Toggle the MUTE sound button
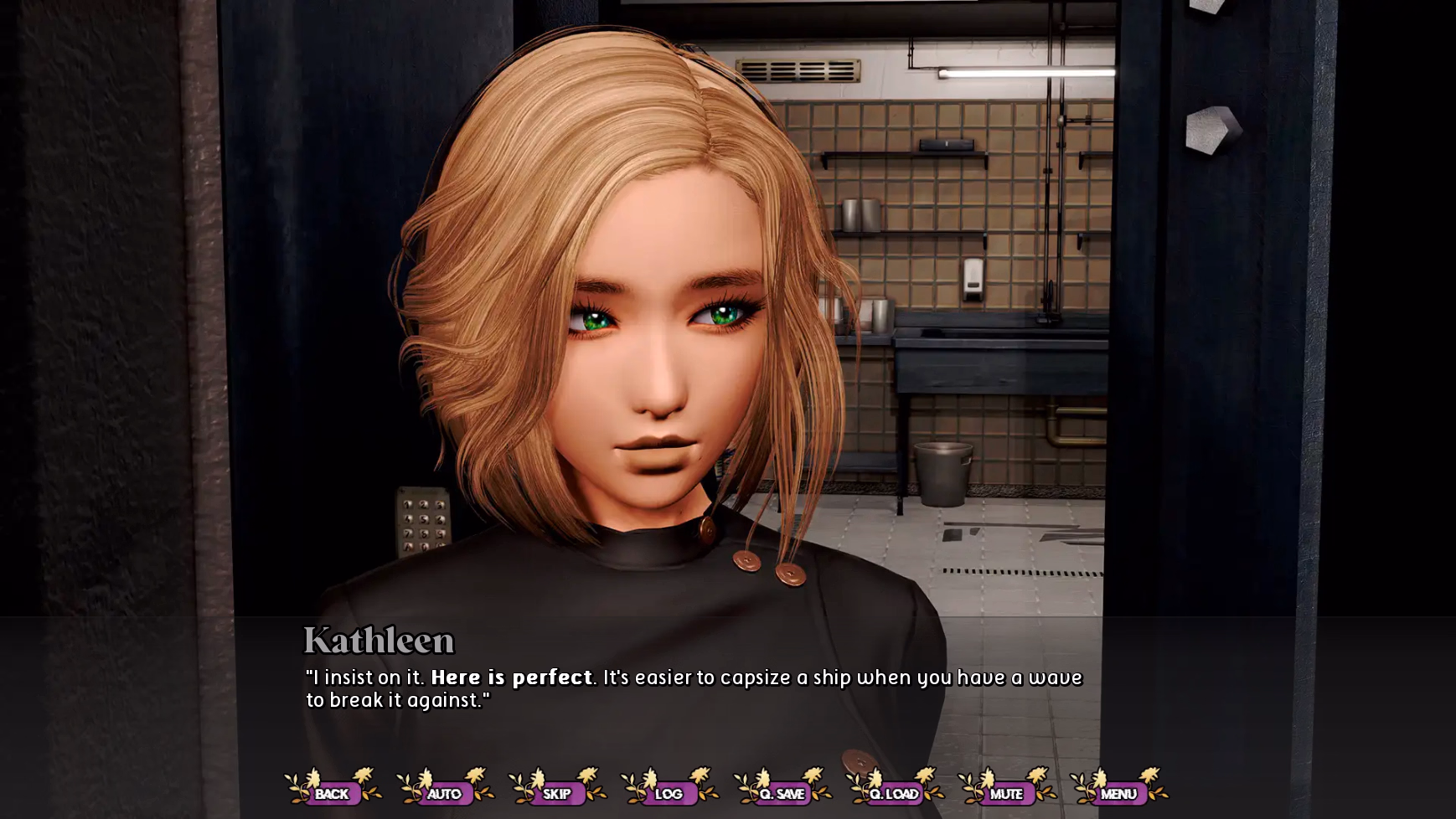 pyautogui.click(x=1006, y=793)
